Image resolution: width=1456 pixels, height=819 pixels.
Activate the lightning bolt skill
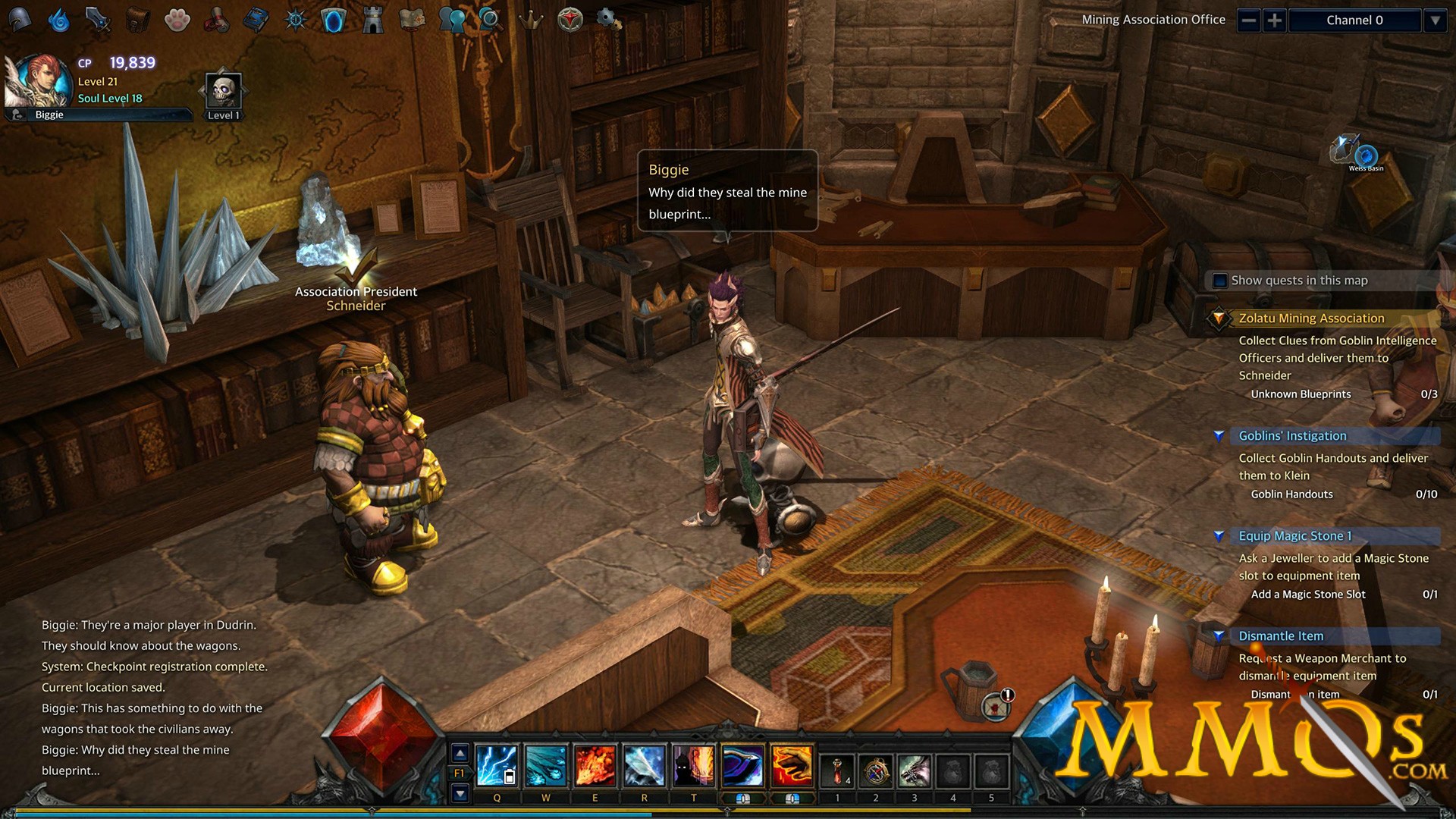[x=497, y=765]
